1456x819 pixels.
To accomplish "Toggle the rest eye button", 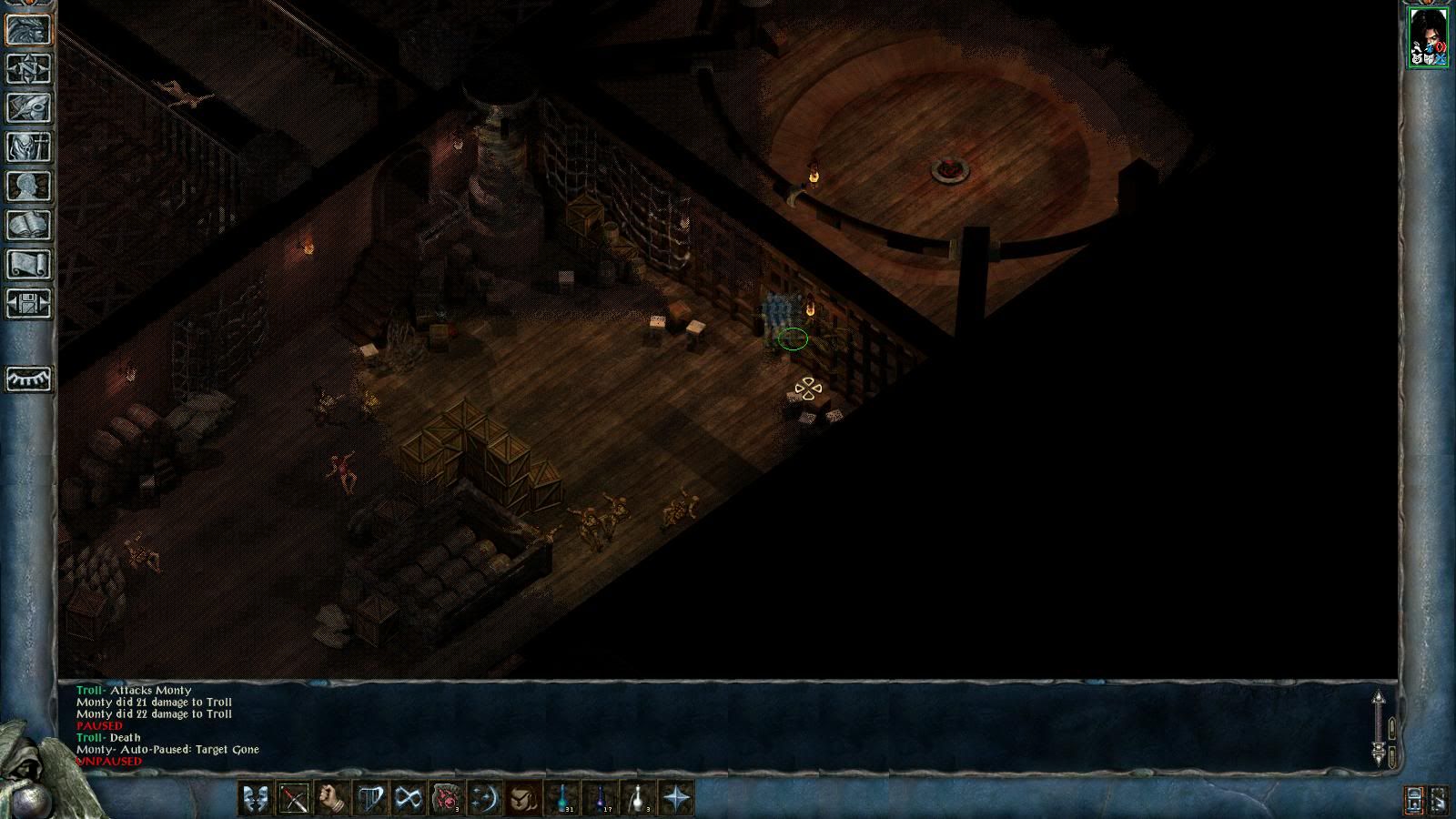I will click(x=28, y=379).
